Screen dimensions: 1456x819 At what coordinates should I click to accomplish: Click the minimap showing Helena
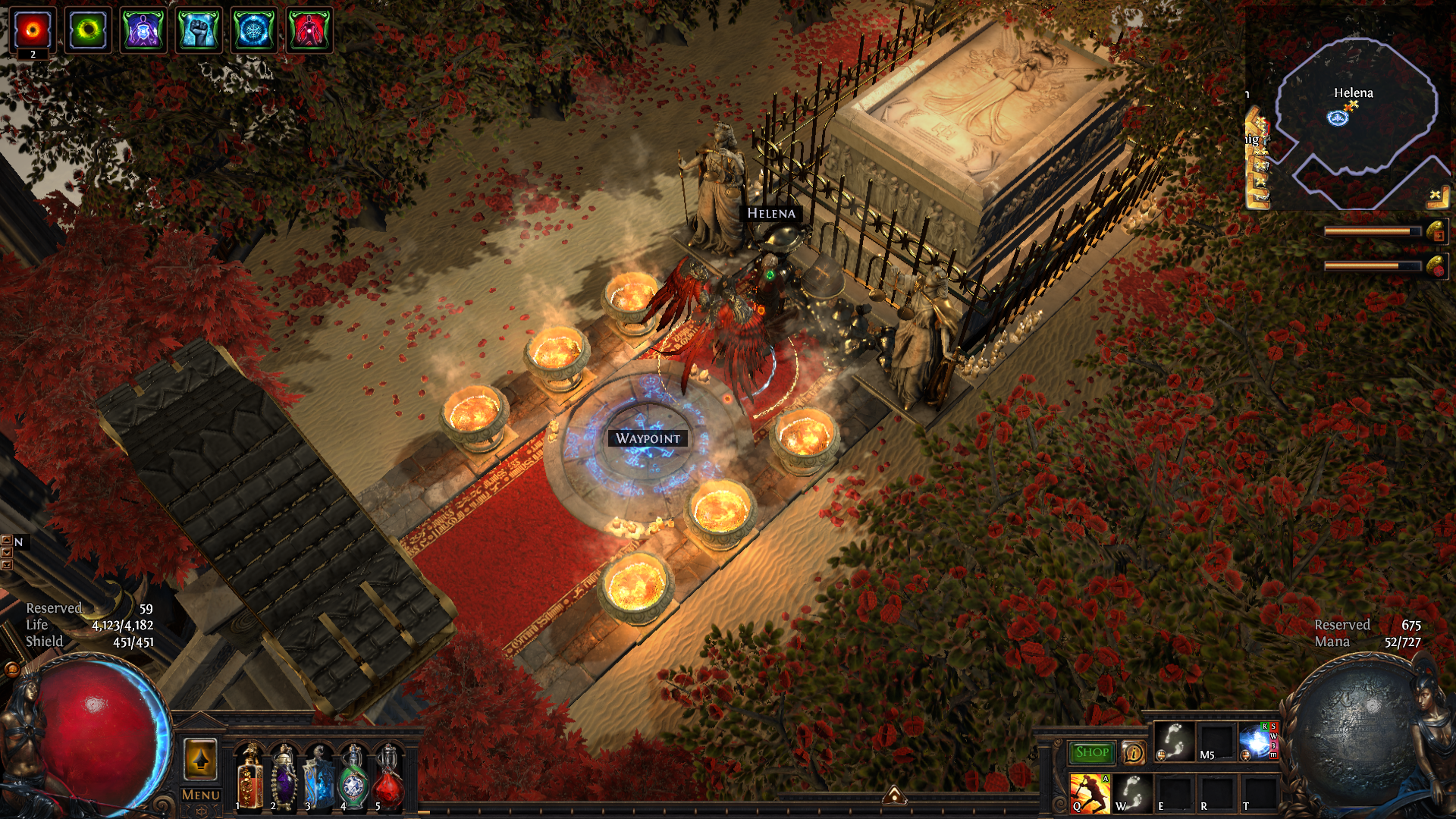(x=1354, y=114)
